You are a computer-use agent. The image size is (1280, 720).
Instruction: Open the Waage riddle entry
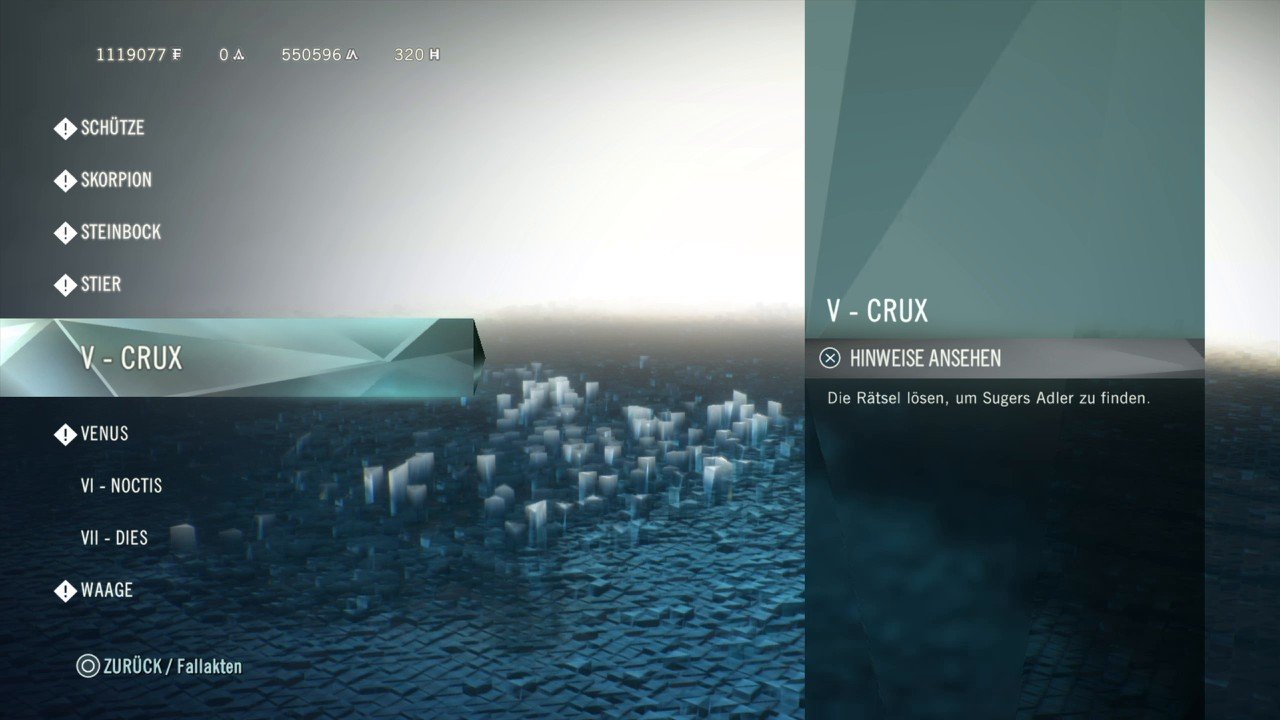(106, 590)
